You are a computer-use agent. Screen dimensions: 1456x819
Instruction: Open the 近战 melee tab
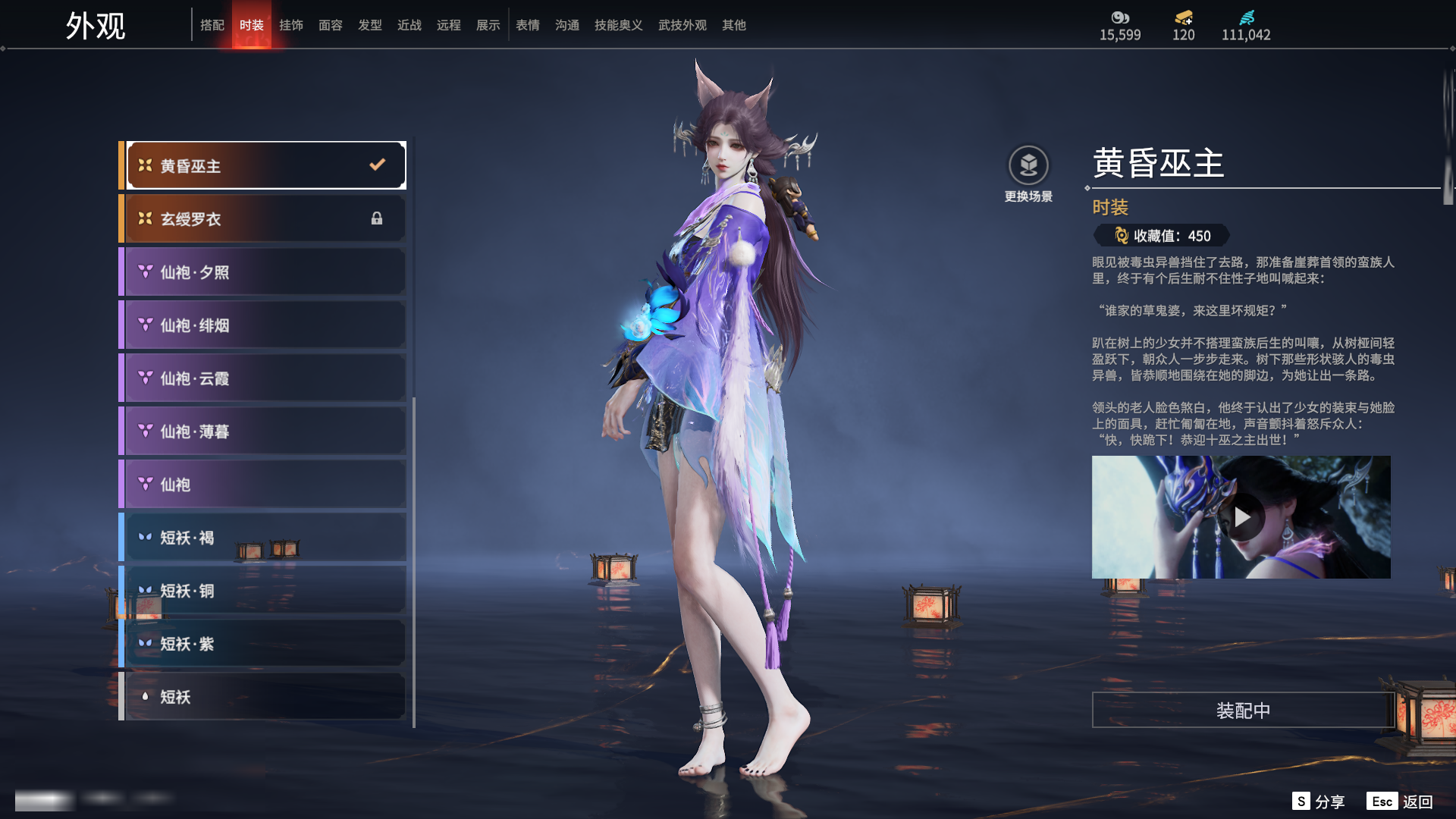click(409, 25)
